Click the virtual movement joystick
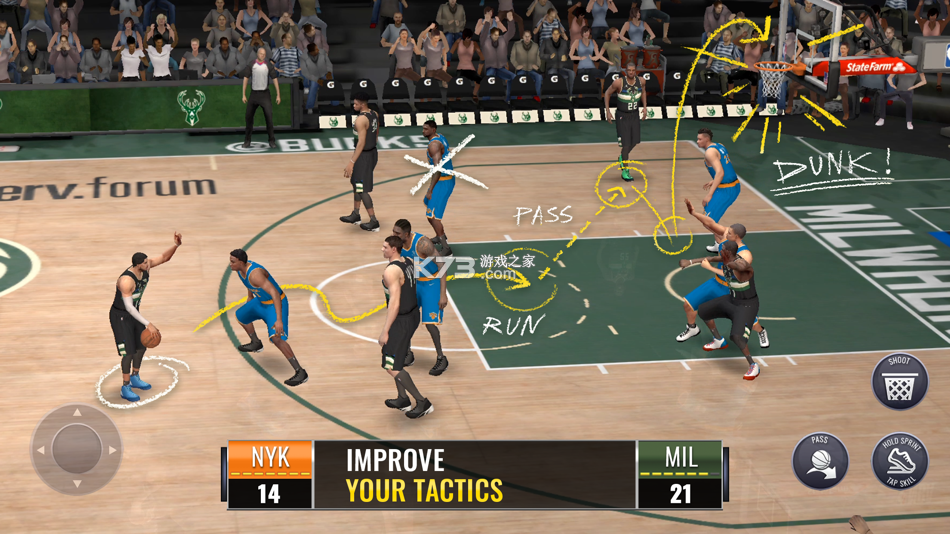Viewport: 950px width, 534px height. (76, 449)
